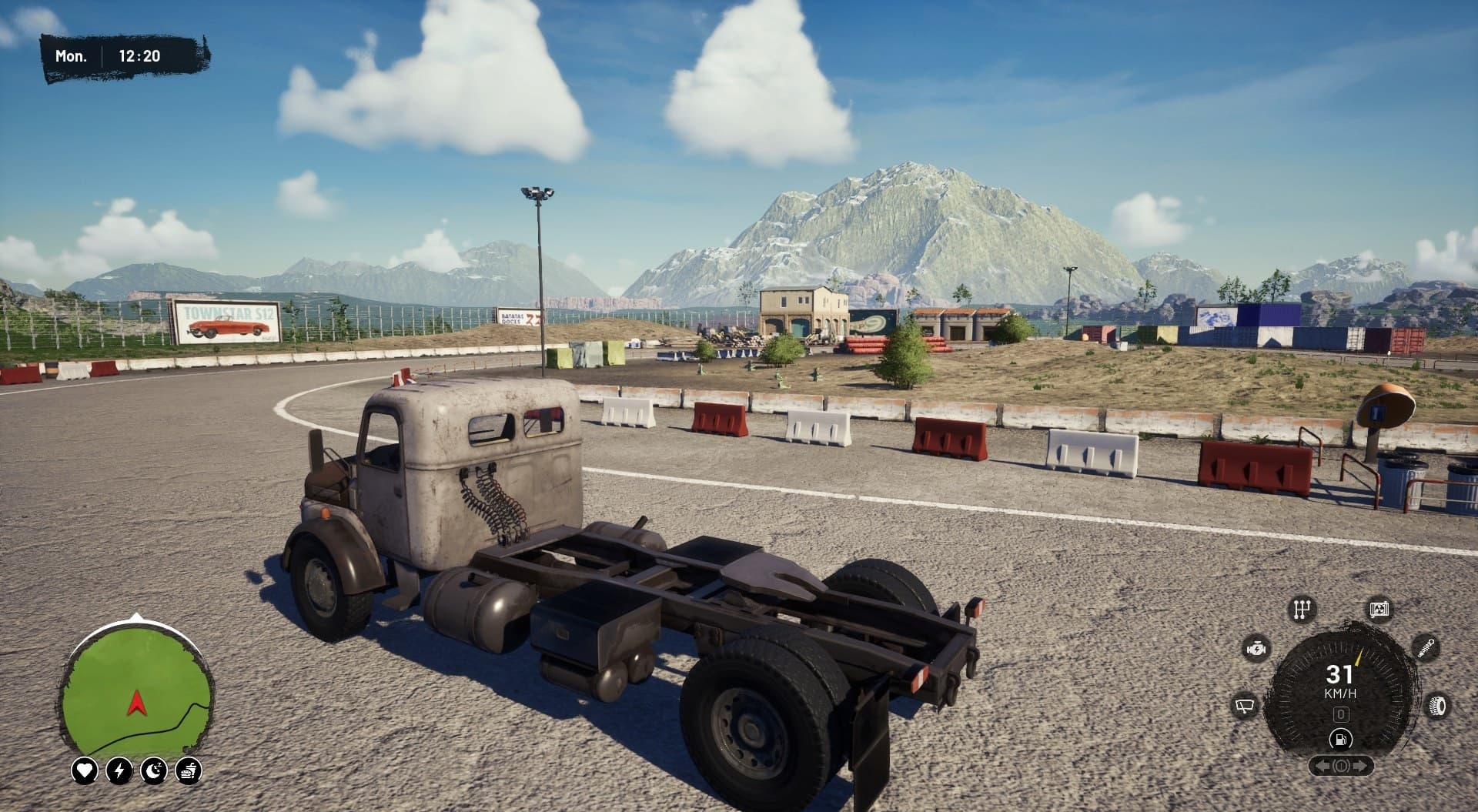Choose the engine status icon

[x=1257, y=649]
